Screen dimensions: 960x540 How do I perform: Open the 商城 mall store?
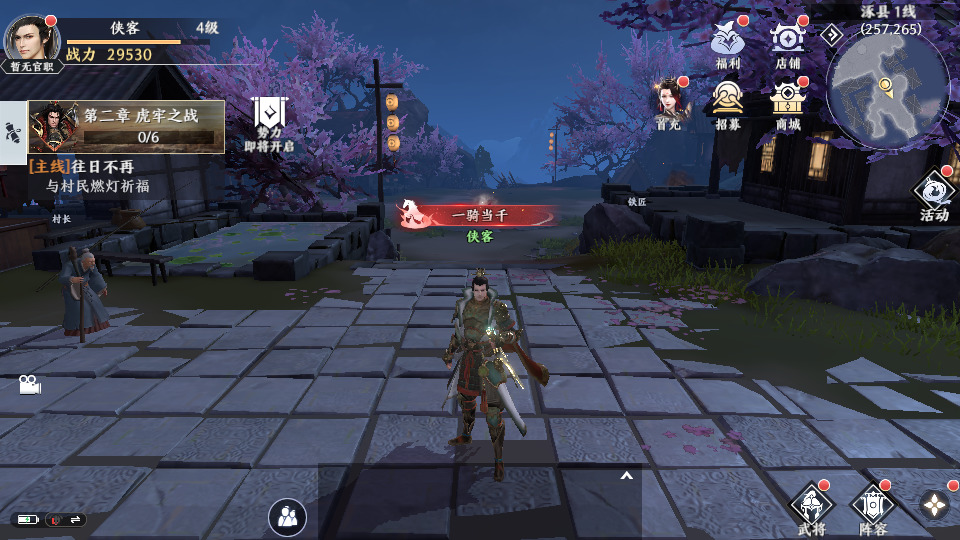788,103
